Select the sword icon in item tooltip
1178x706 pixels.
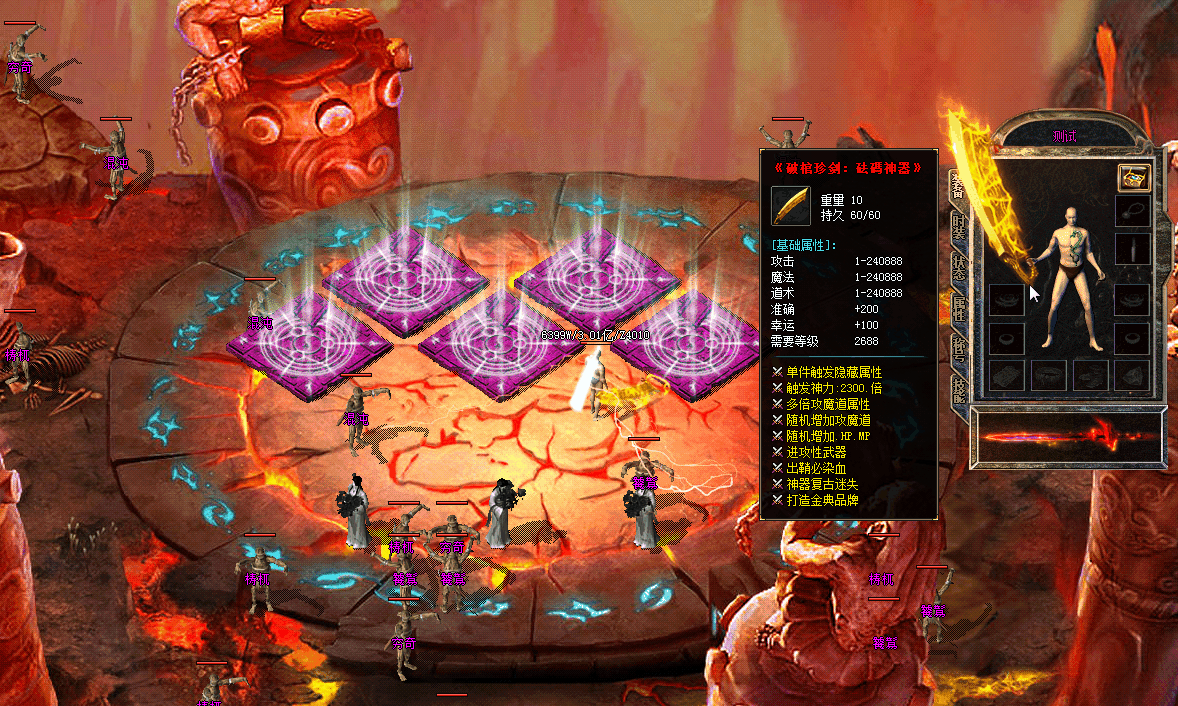click(x=791, y=206)
